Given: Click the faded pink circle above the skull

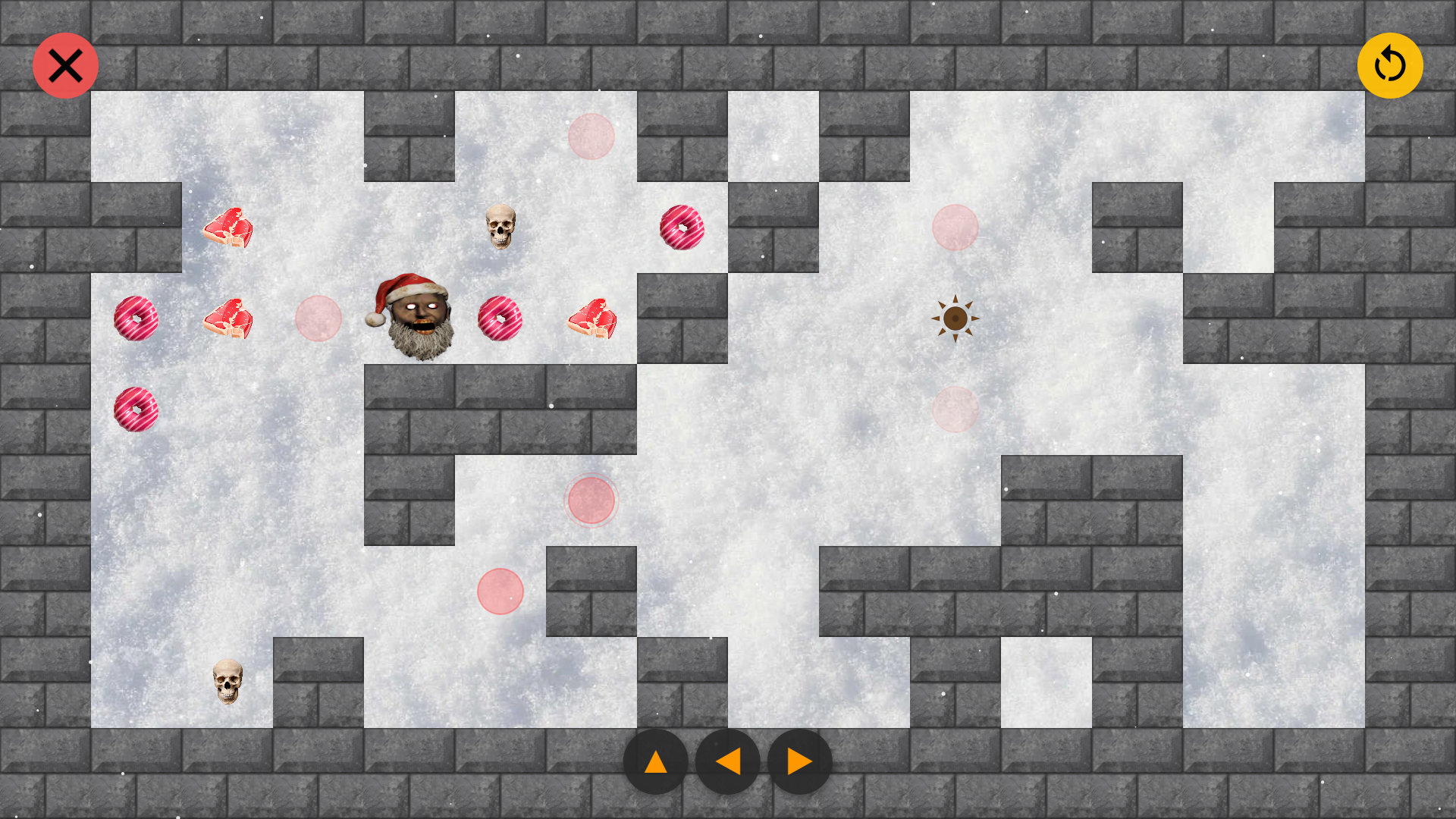Looking at the screenshot, I should pos(591,136).
